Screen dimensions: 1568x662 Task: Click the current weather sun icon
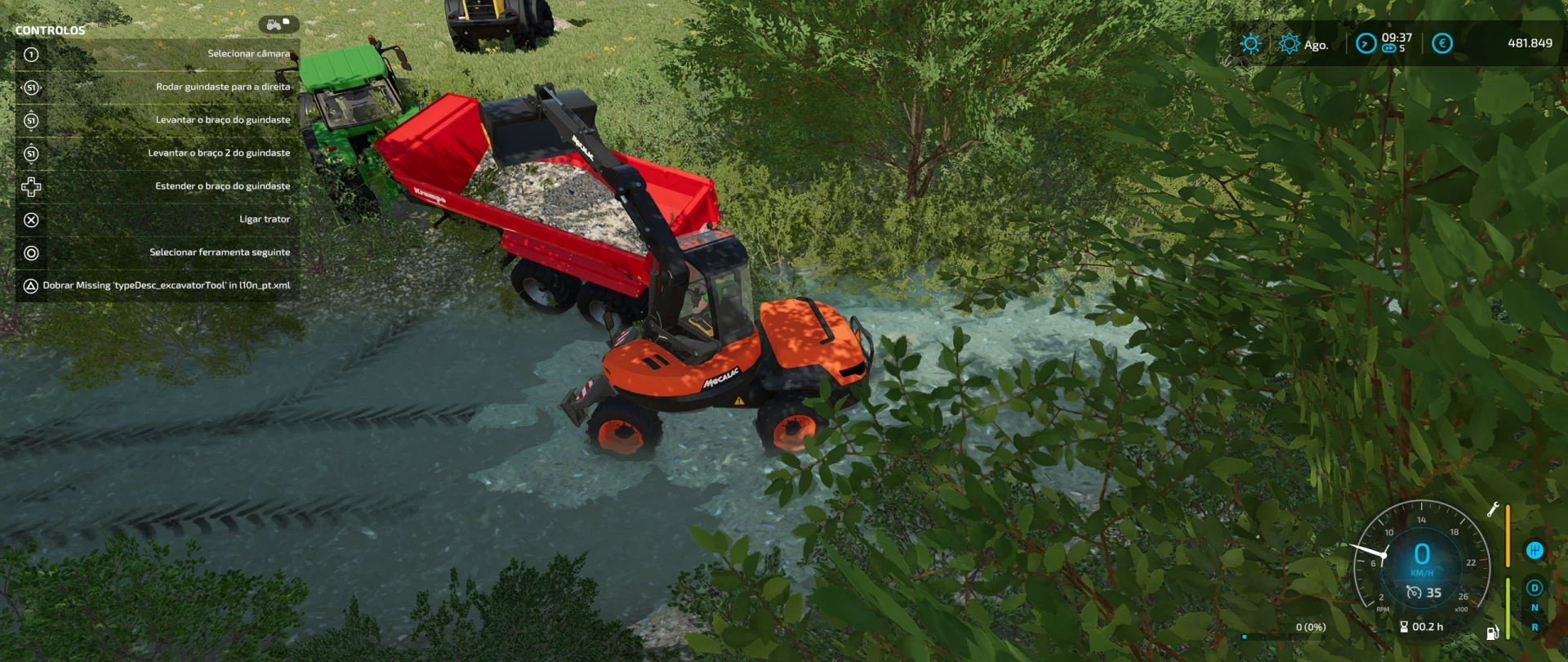pyautogui.click(x=1252, y=42)
